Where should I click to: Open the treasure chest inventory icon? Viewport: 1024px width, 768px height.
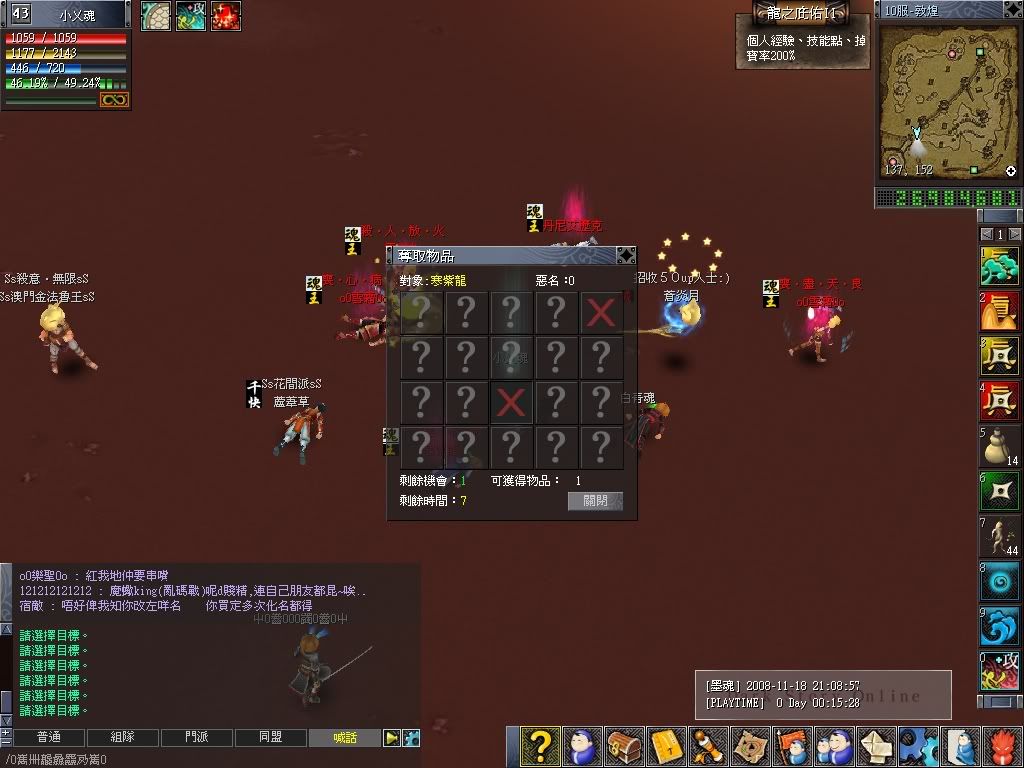[624, 746]
